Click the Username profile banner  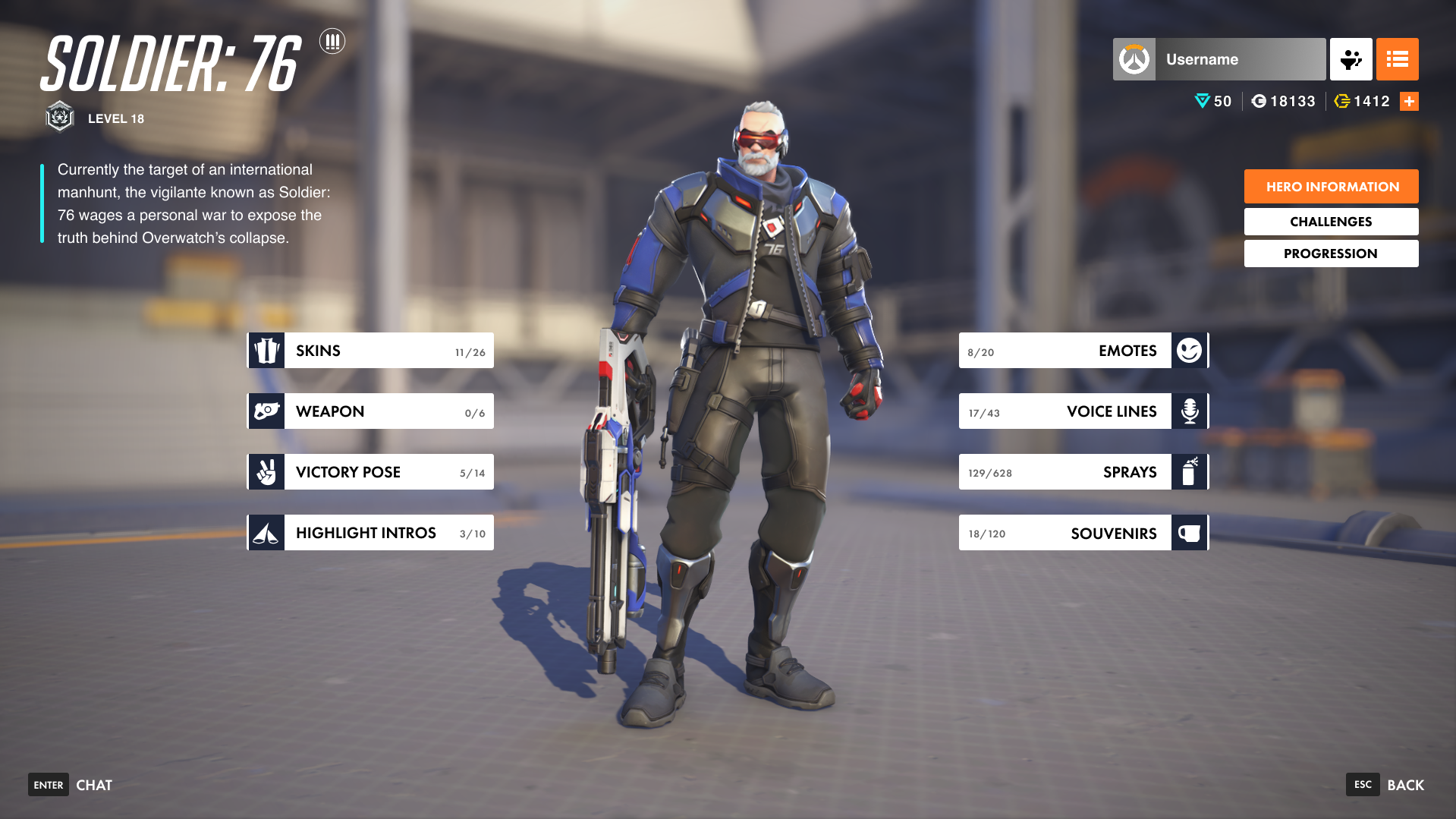(x=1219, y=59)
